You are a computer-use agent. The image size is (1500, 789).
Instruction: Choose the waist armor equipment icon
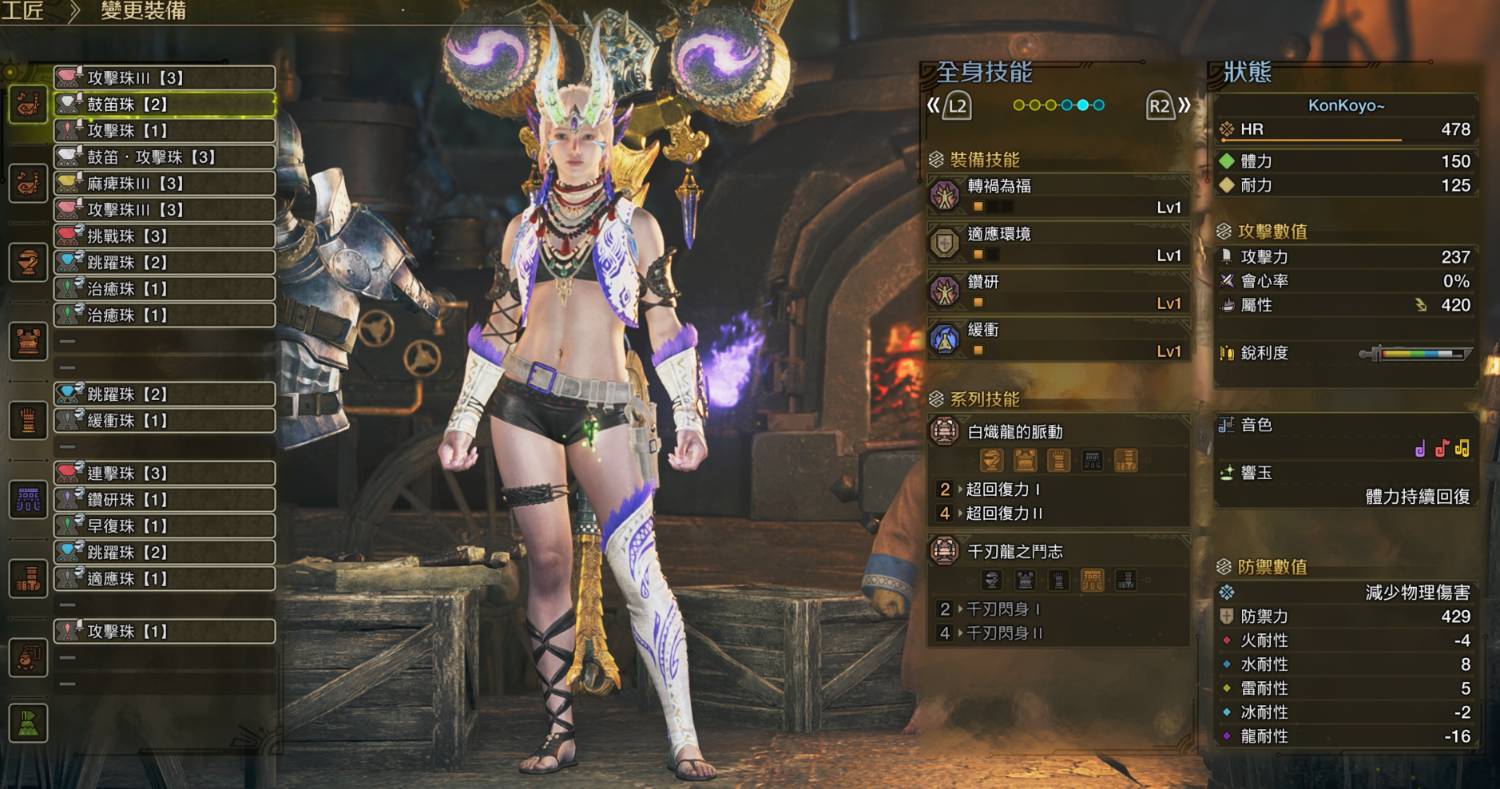tap(28, 499)
